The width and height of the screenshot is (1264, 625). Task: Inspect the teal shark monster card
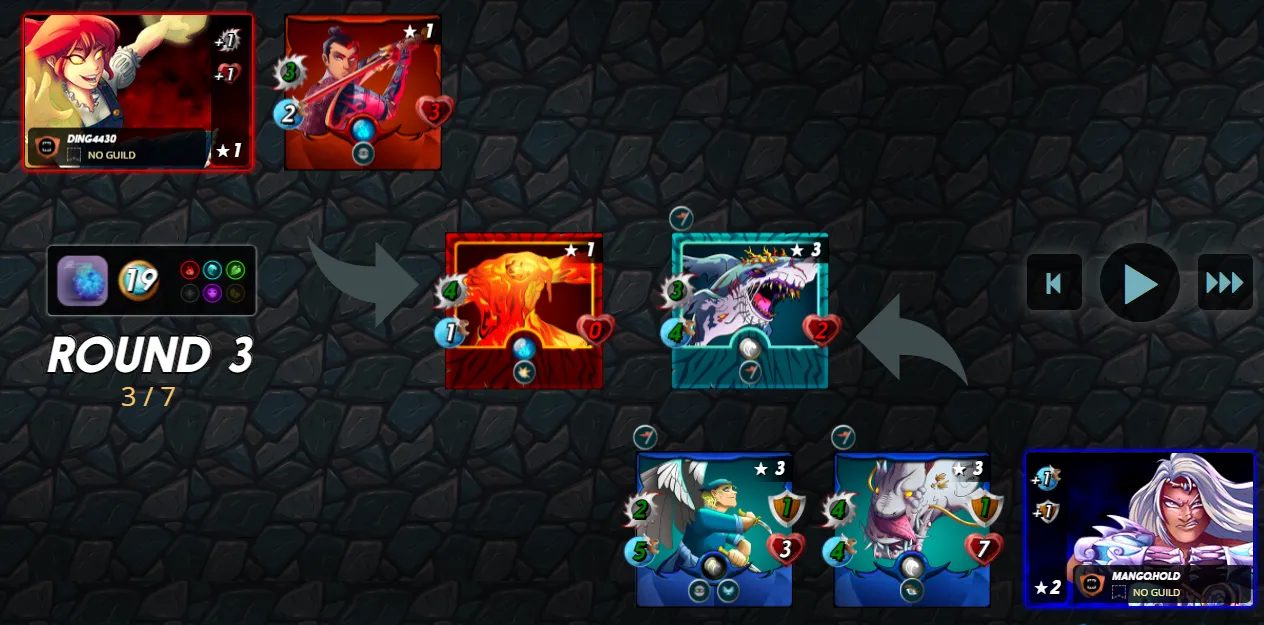750,310
